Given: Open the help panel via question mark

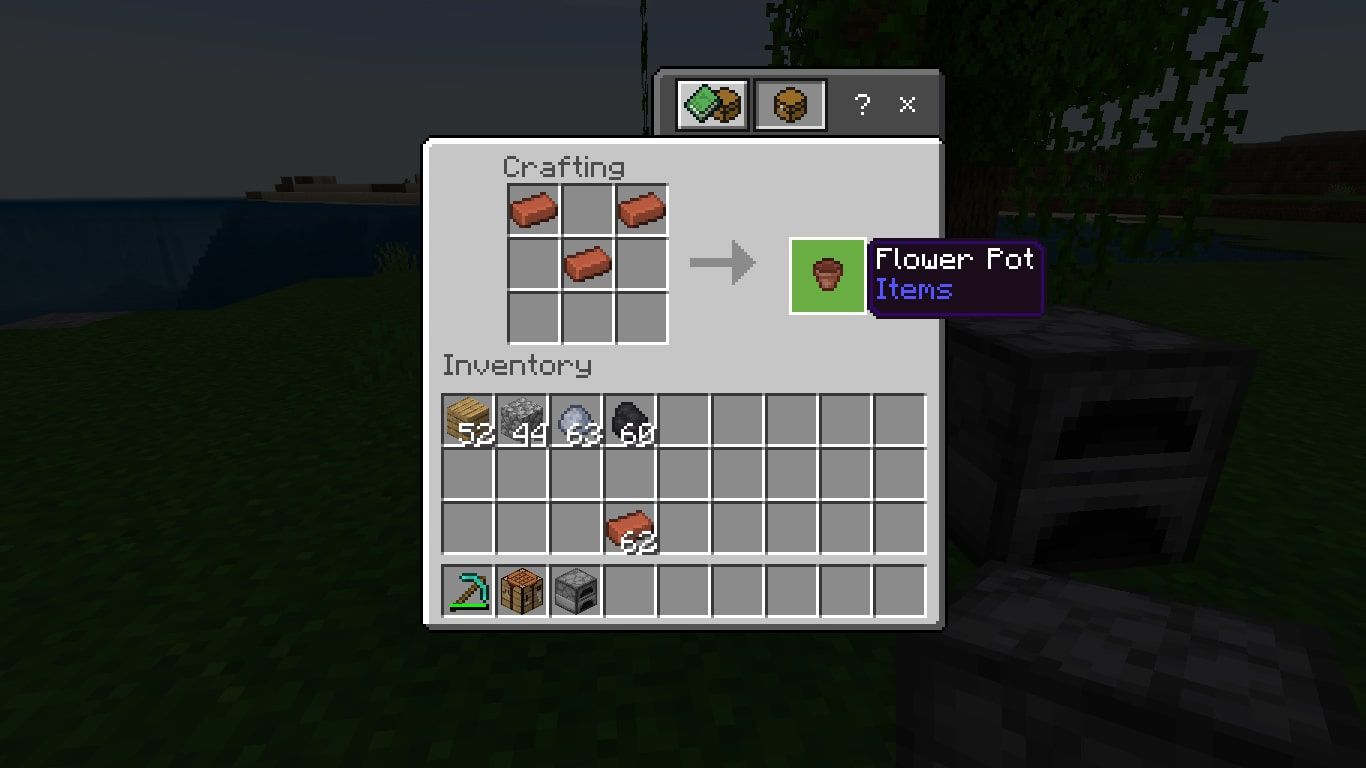Looking at the screenshot, I should [x=862, y=104].
